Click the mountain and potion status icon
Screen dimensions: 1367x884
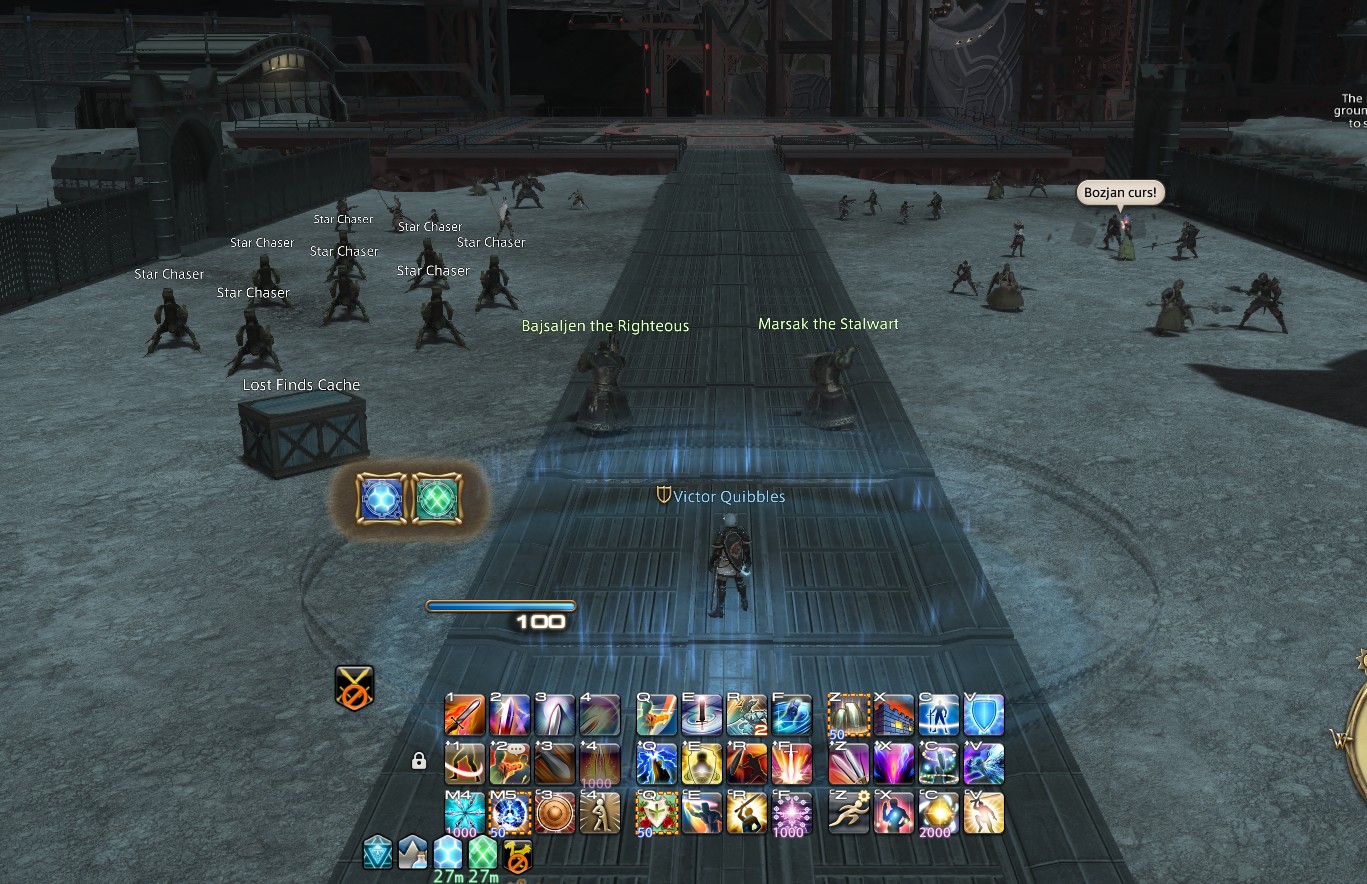[x=413, y=852]
